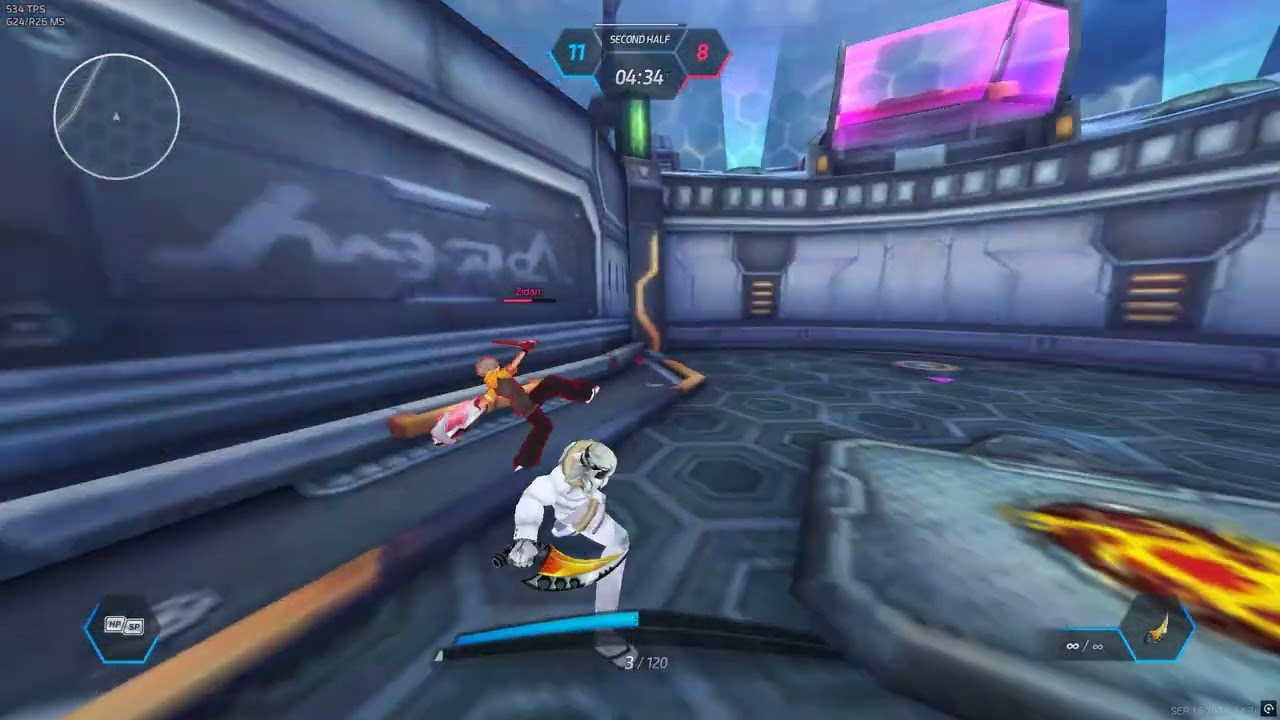1280x720 pixels.
Task: Click the recording overlay icon in the corner
Action: click(x=1269, y=710)
